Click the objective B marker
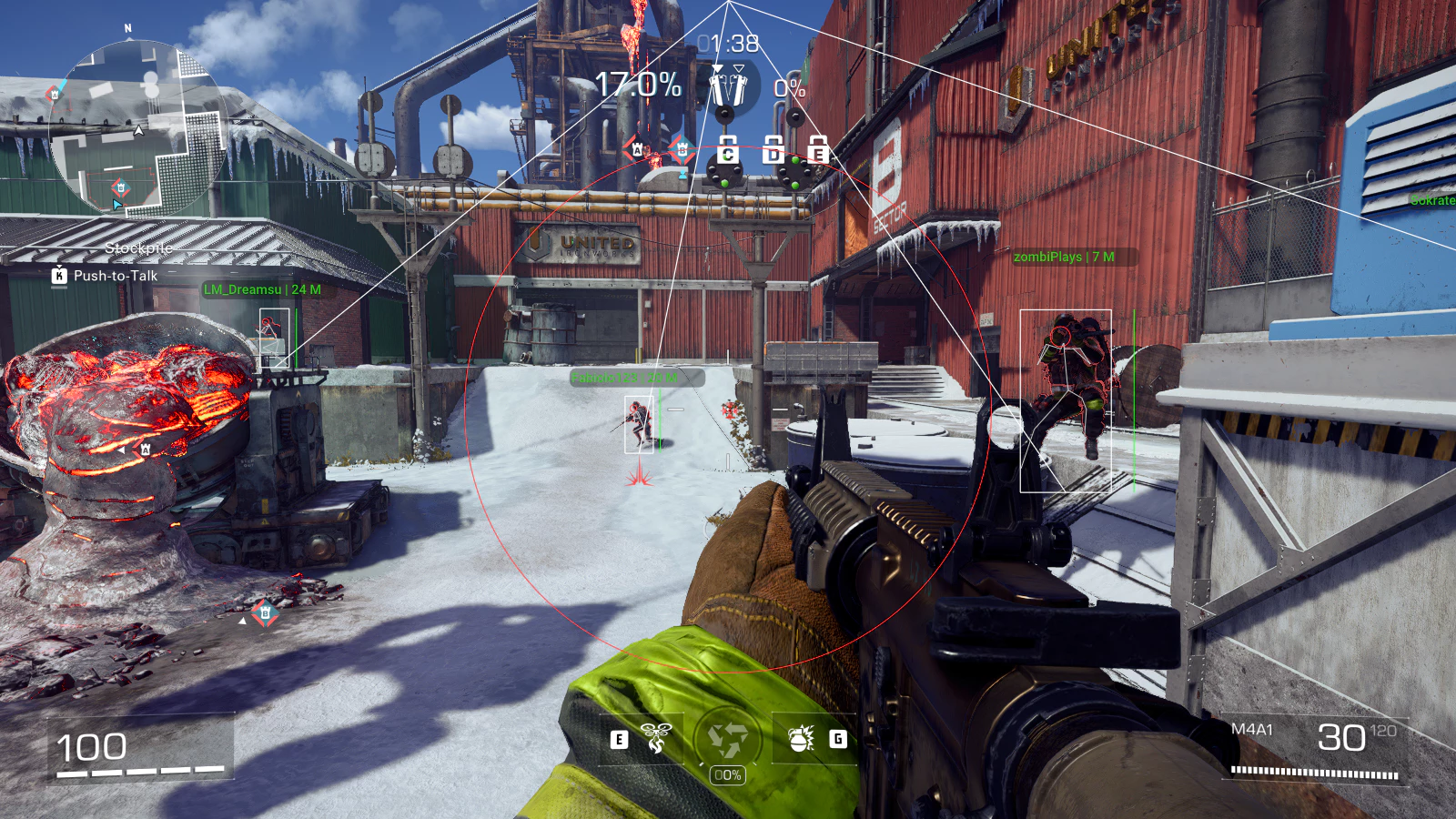 [682, 149]
